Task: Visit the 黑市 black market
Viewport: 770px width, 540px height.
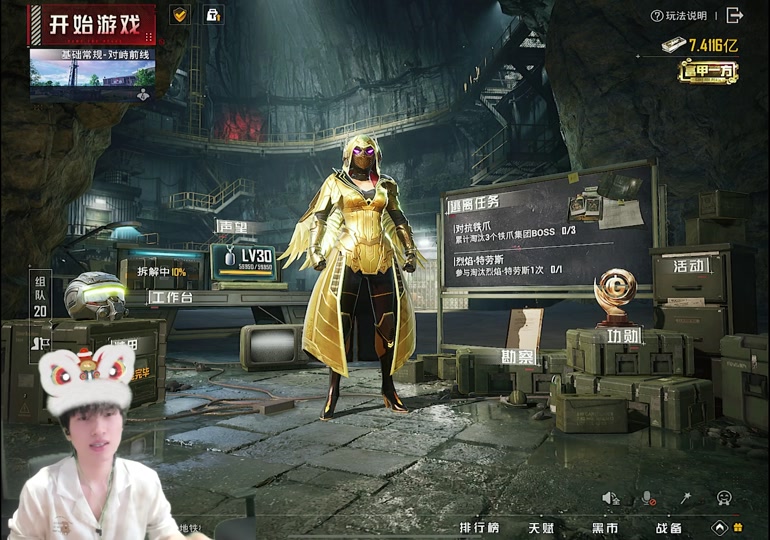Action: click(x=604, y=527)
